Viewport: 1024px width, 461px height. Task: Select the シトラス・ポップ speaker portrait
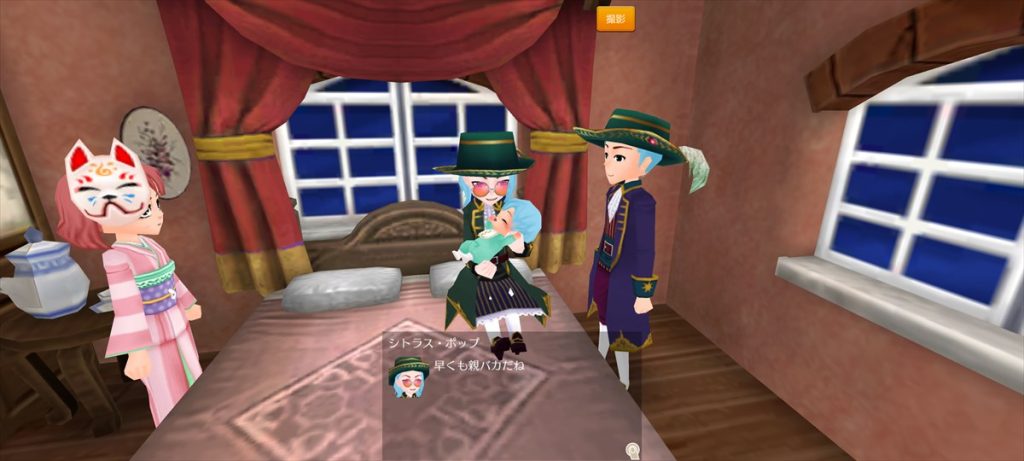click(x=408, y=375)
